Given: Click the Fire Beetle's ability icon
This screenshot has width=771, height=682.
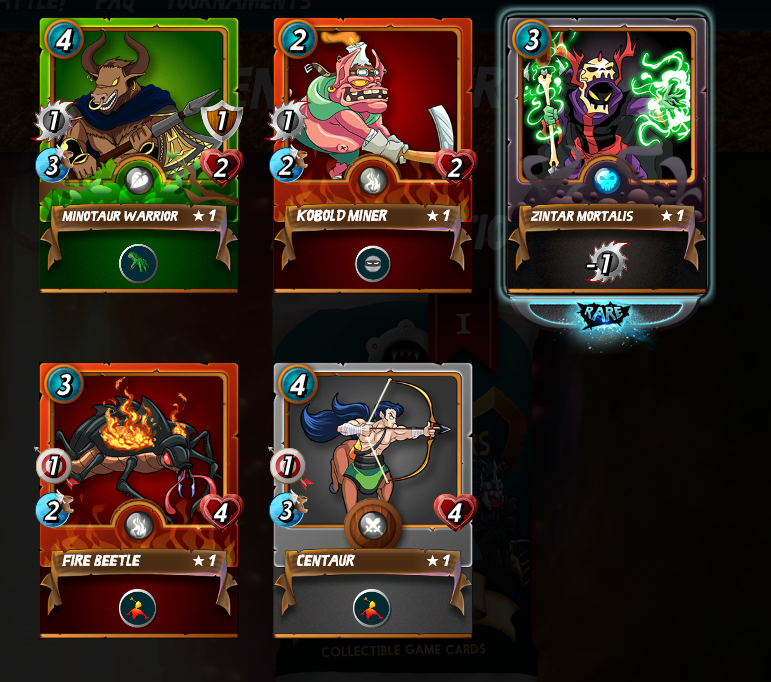Looking at the screenshot, I should [138, 608].
